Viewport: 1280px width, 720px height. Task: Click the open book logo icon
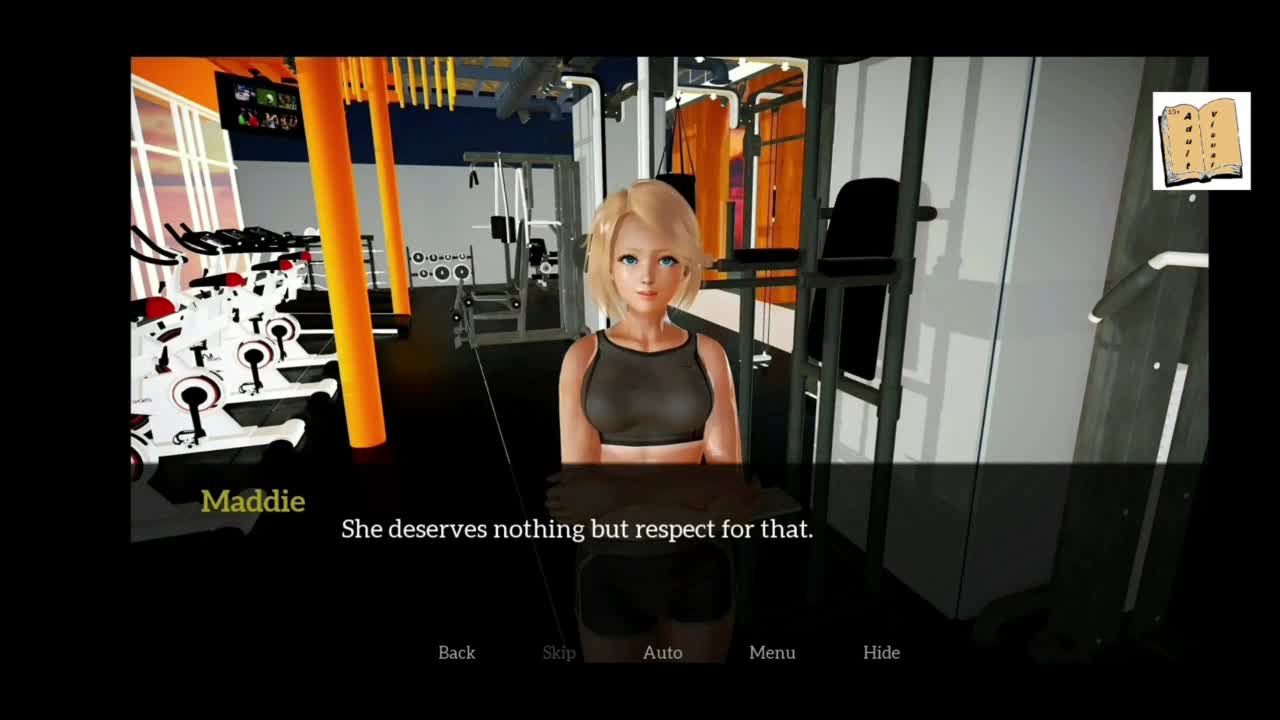(1201, 141)
